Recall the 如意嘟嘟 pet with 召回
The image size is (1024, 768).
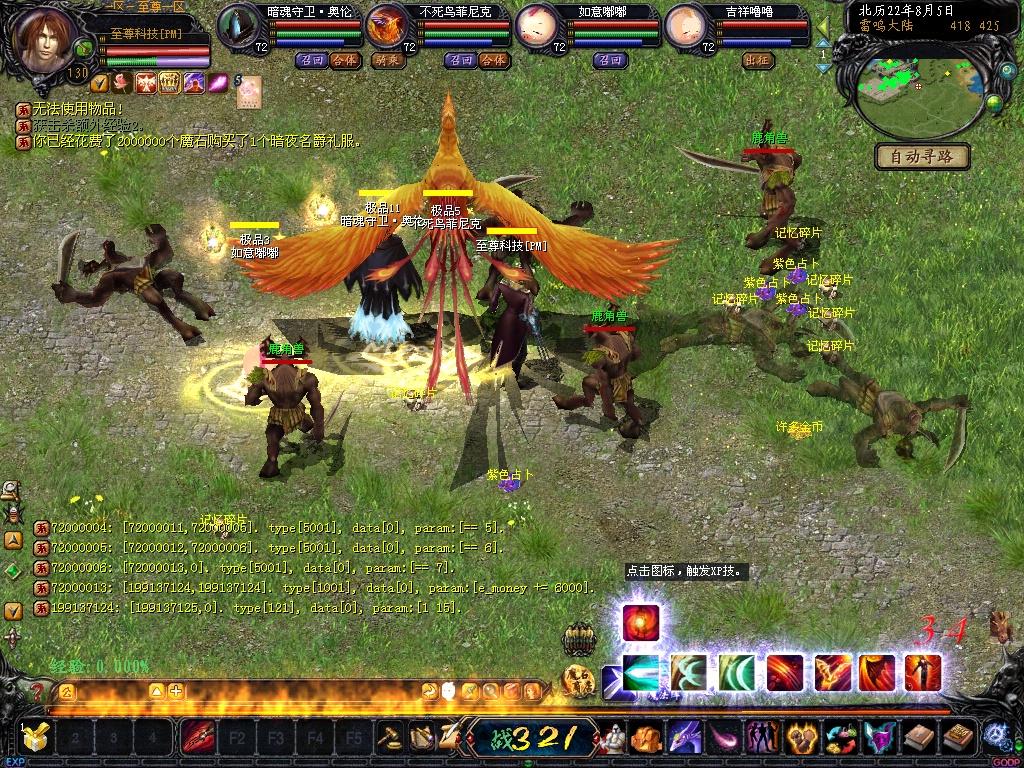click(609, 60)
